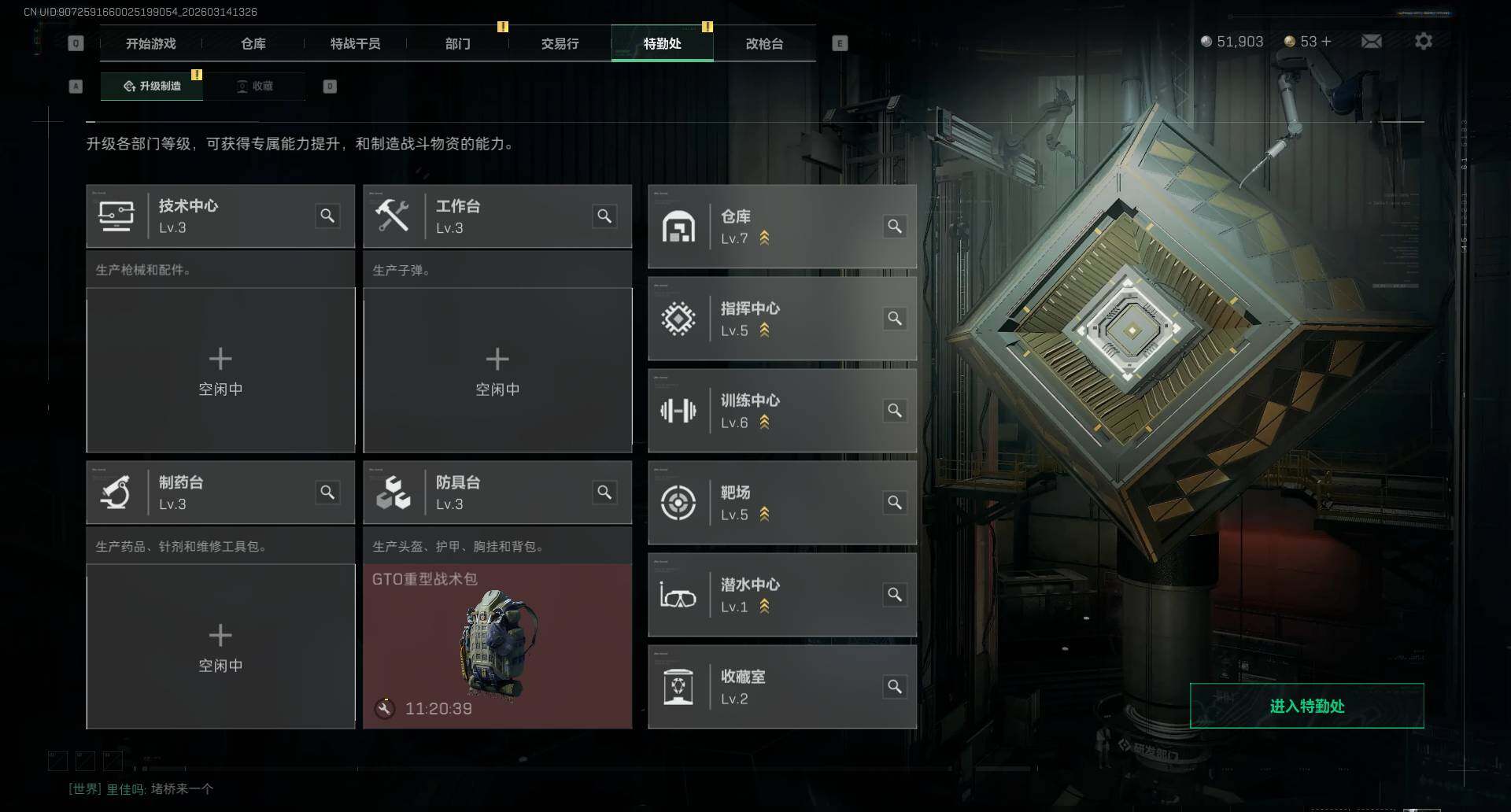
Task: Open the 收藏 sub-tab
Action: coord(255,87)
